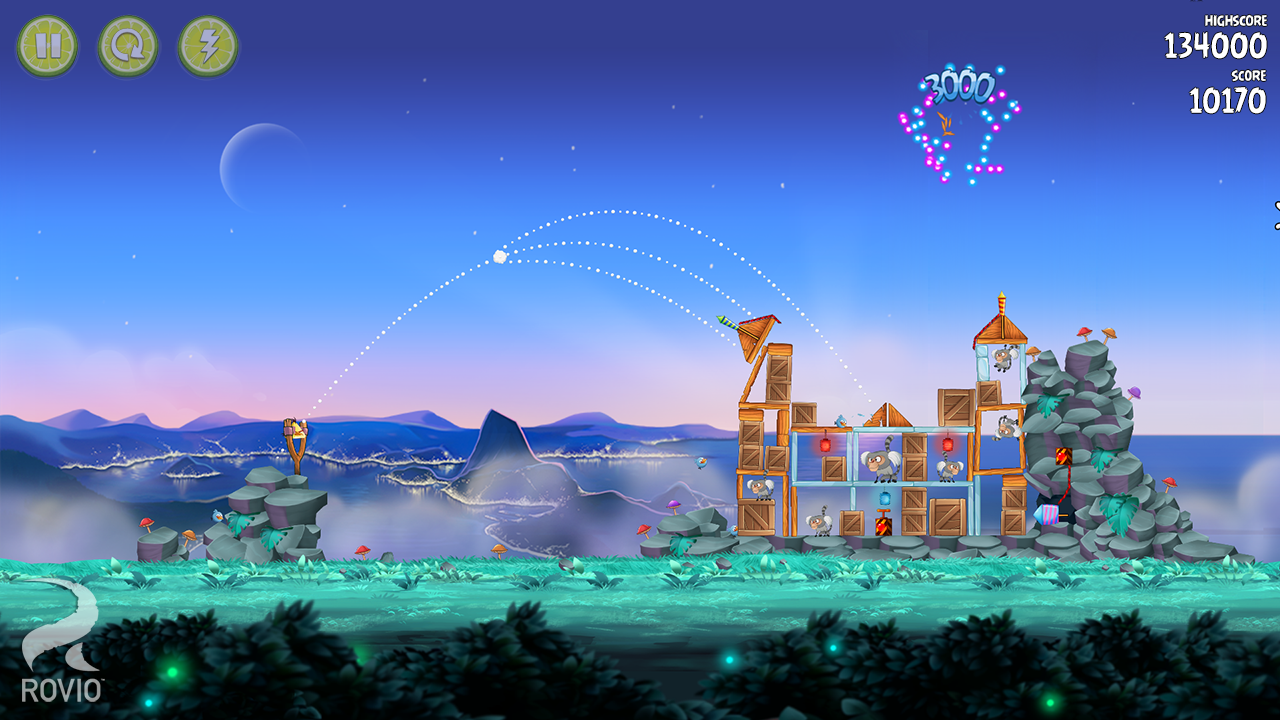Screen dimensions: 1280x720
Task: Click the green propeller atop the glass tower
Action: point(729,320)
